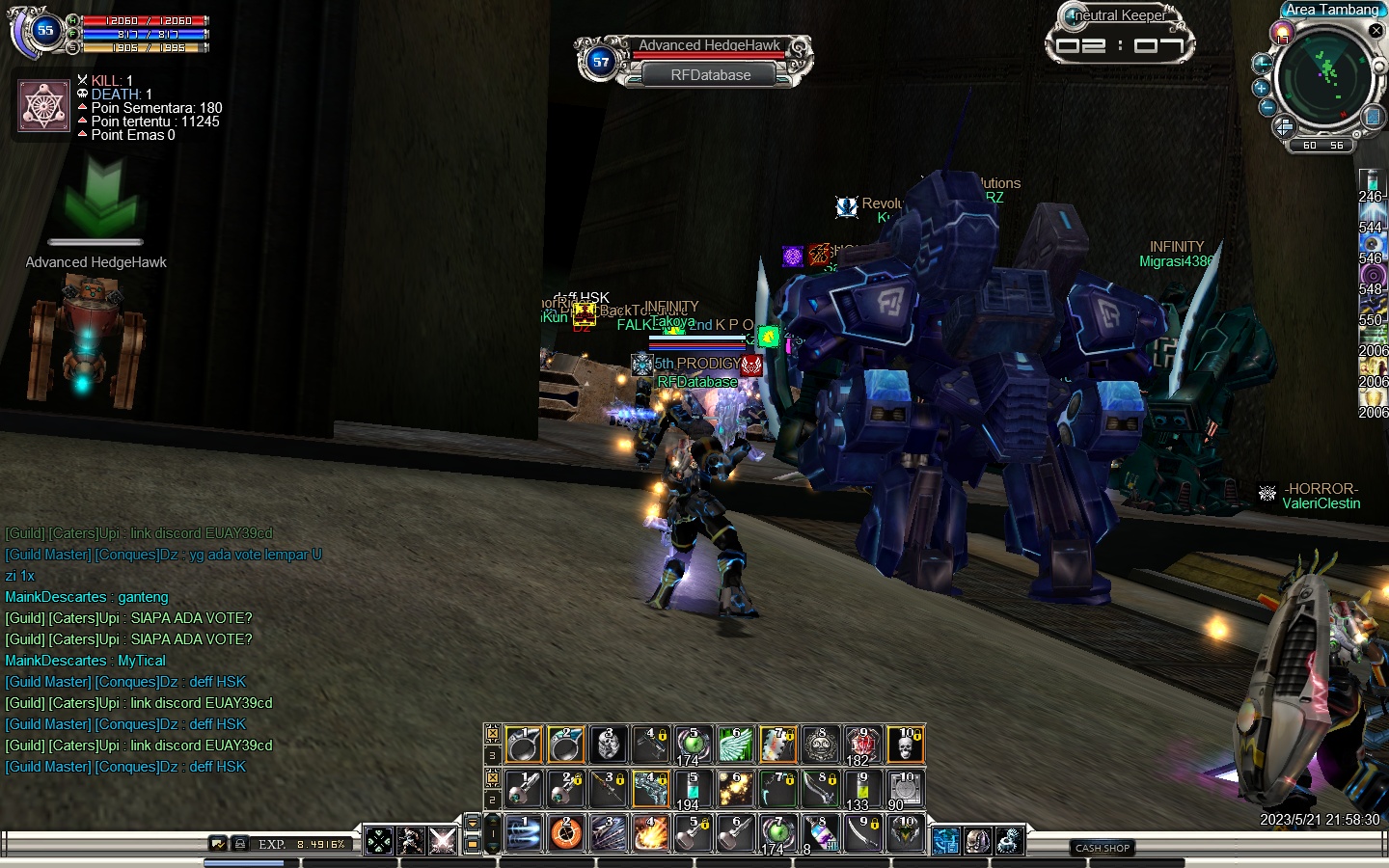1389x868 pixels.
Task: Open the blue circuit menu icon
Action: tap(946, 841)
